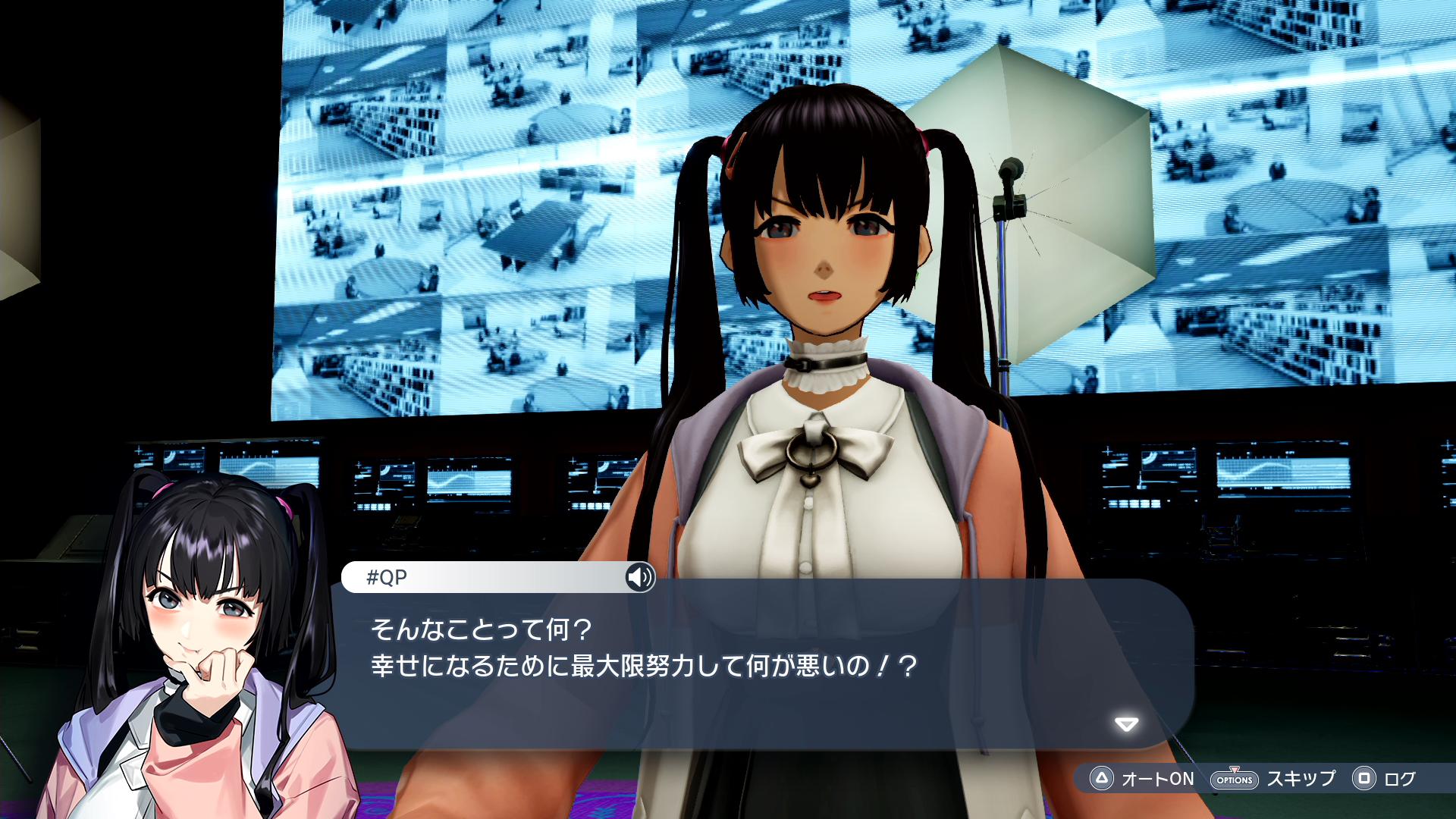Click the #QP speaker name plate

click(x=387, y=578)
